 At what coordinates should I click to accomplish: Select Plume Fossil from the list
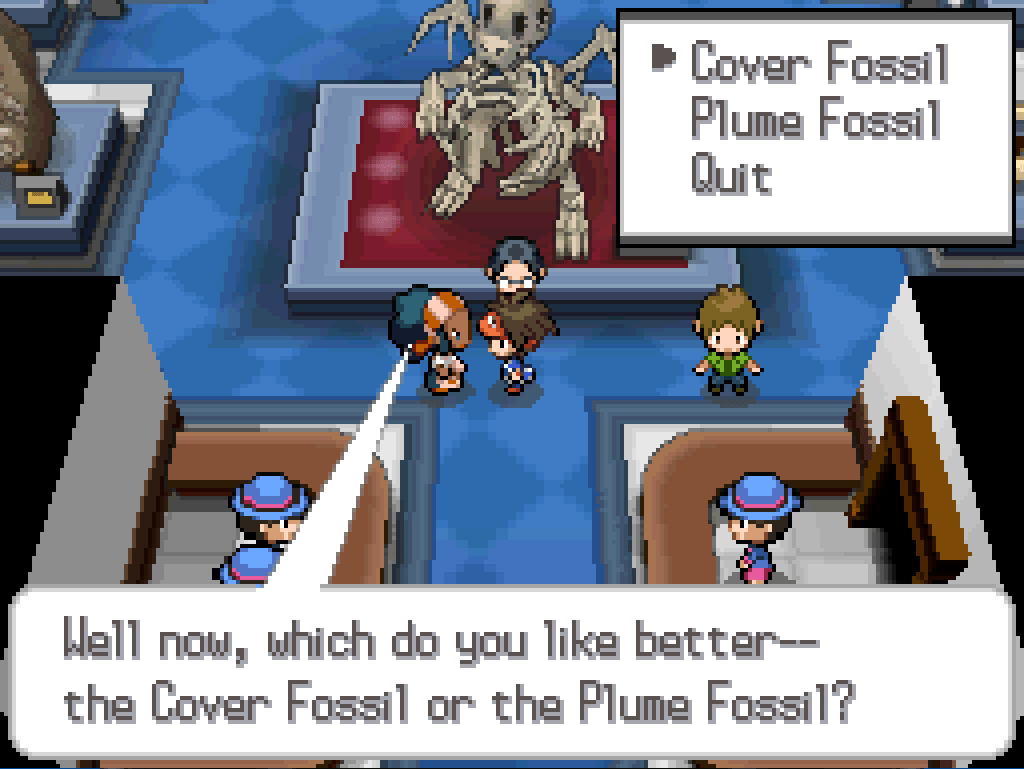[x=816, y=121]
